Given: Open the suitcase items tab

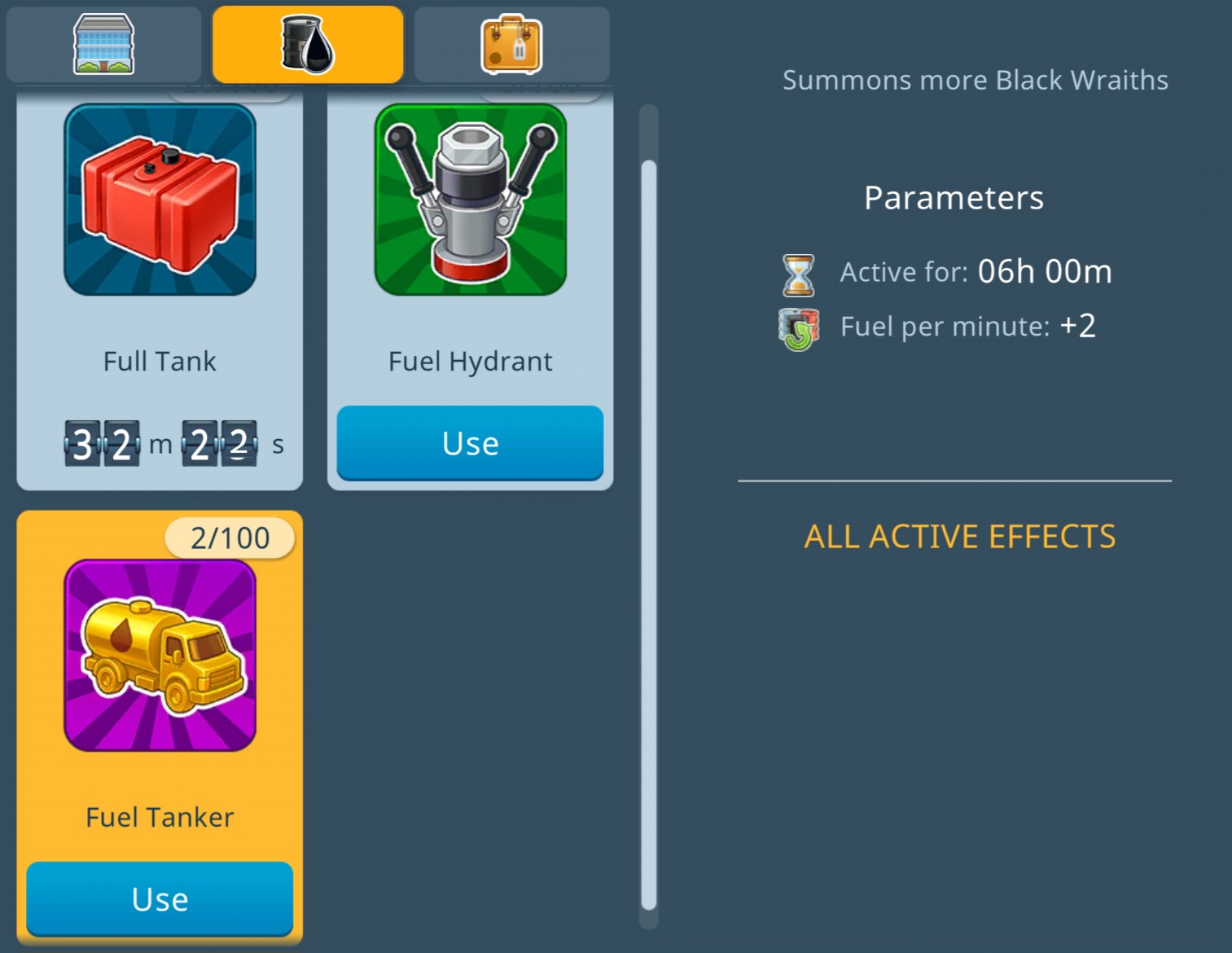Looking at the screenshot, I should click(511, 45).
